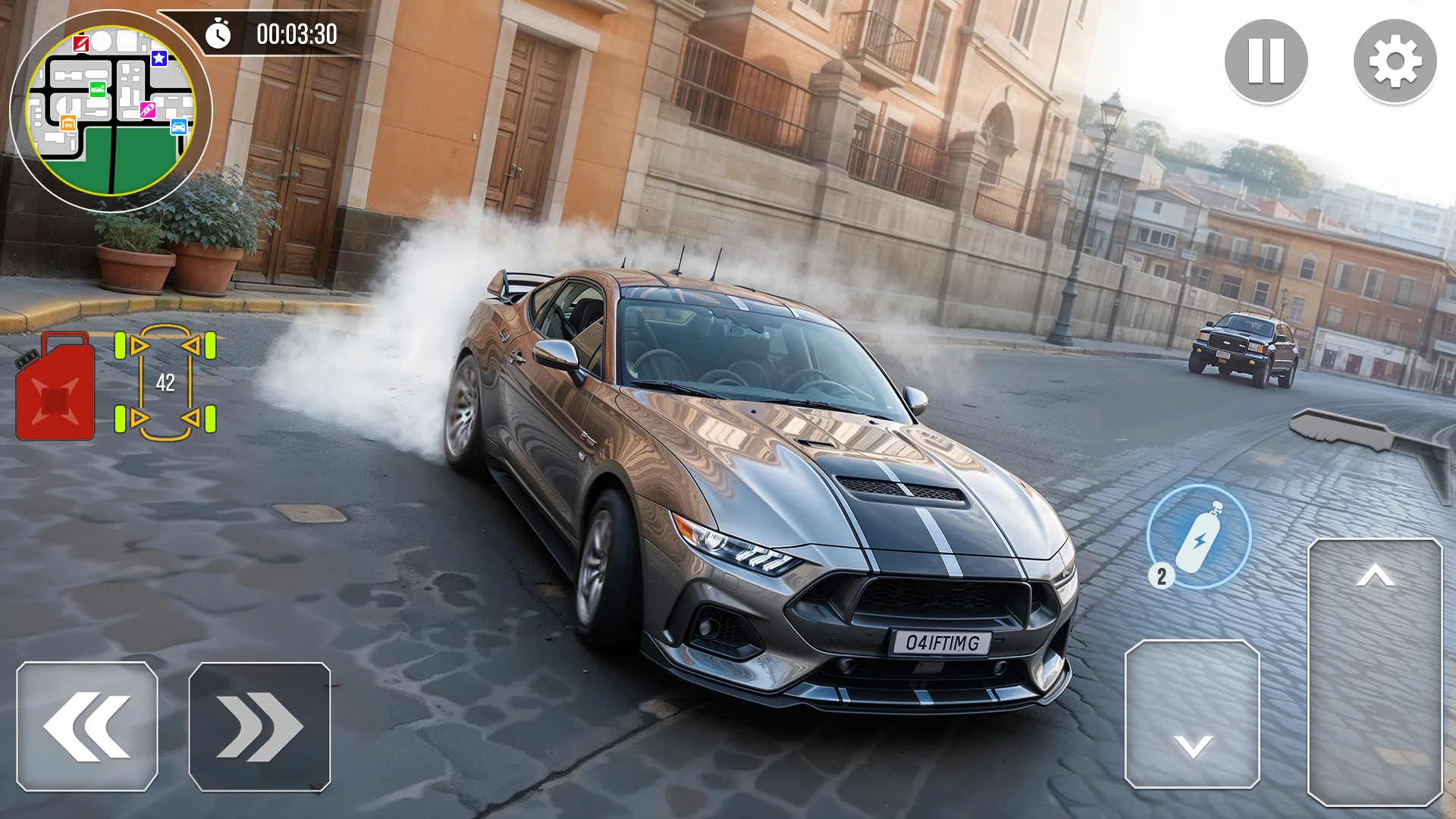1456x819 pixels.
Task: Select the red fuel jerrycan icon
Action: 55,387
